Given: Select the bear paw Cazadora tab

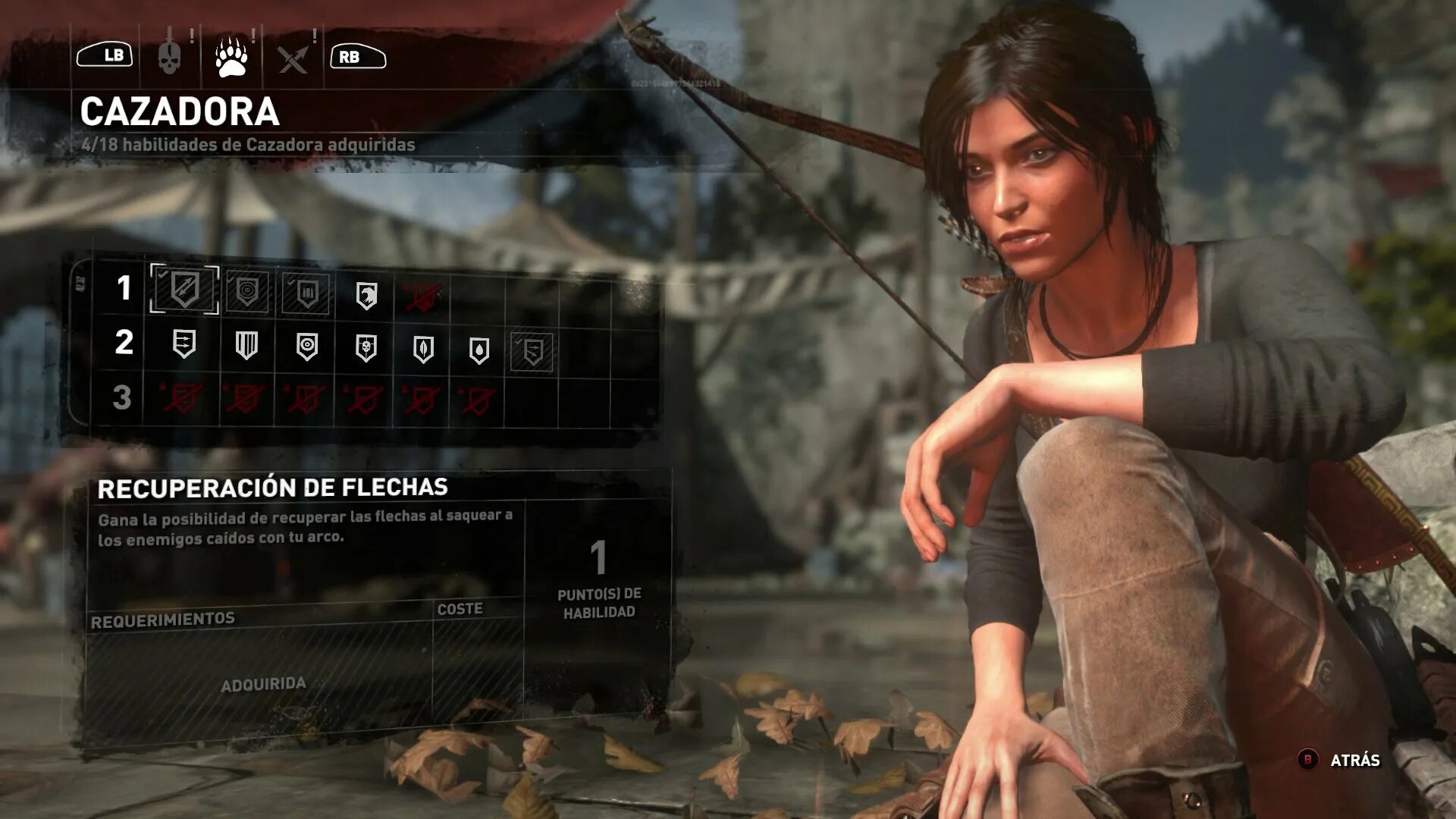Looking at the screenshot, I should click(231, 58).
